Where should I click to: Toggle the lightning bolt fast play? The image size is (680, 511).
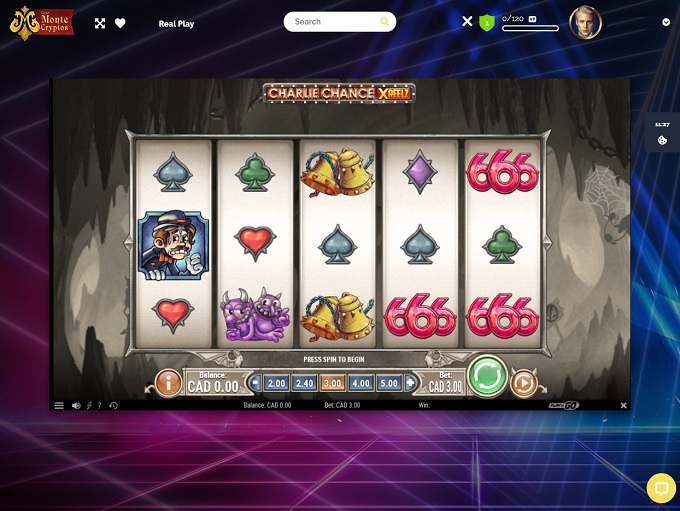tap(89, 405)
